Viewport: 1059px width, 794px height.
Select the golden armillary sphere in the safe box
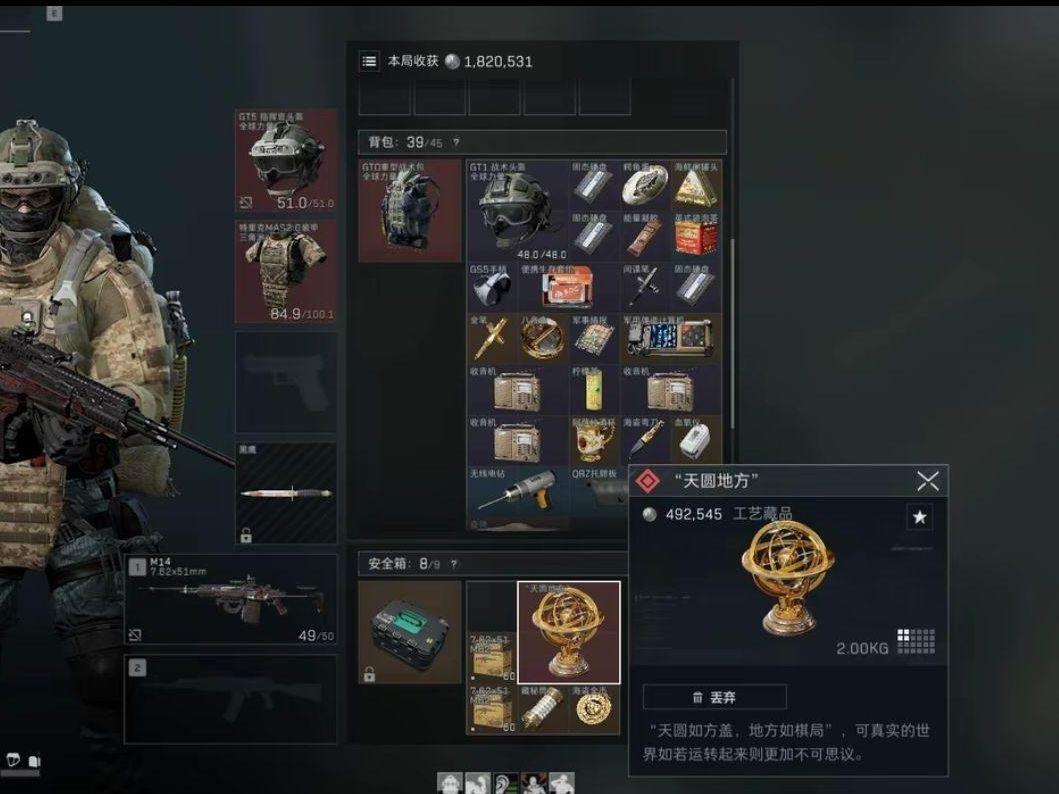(x=568, y=632)
